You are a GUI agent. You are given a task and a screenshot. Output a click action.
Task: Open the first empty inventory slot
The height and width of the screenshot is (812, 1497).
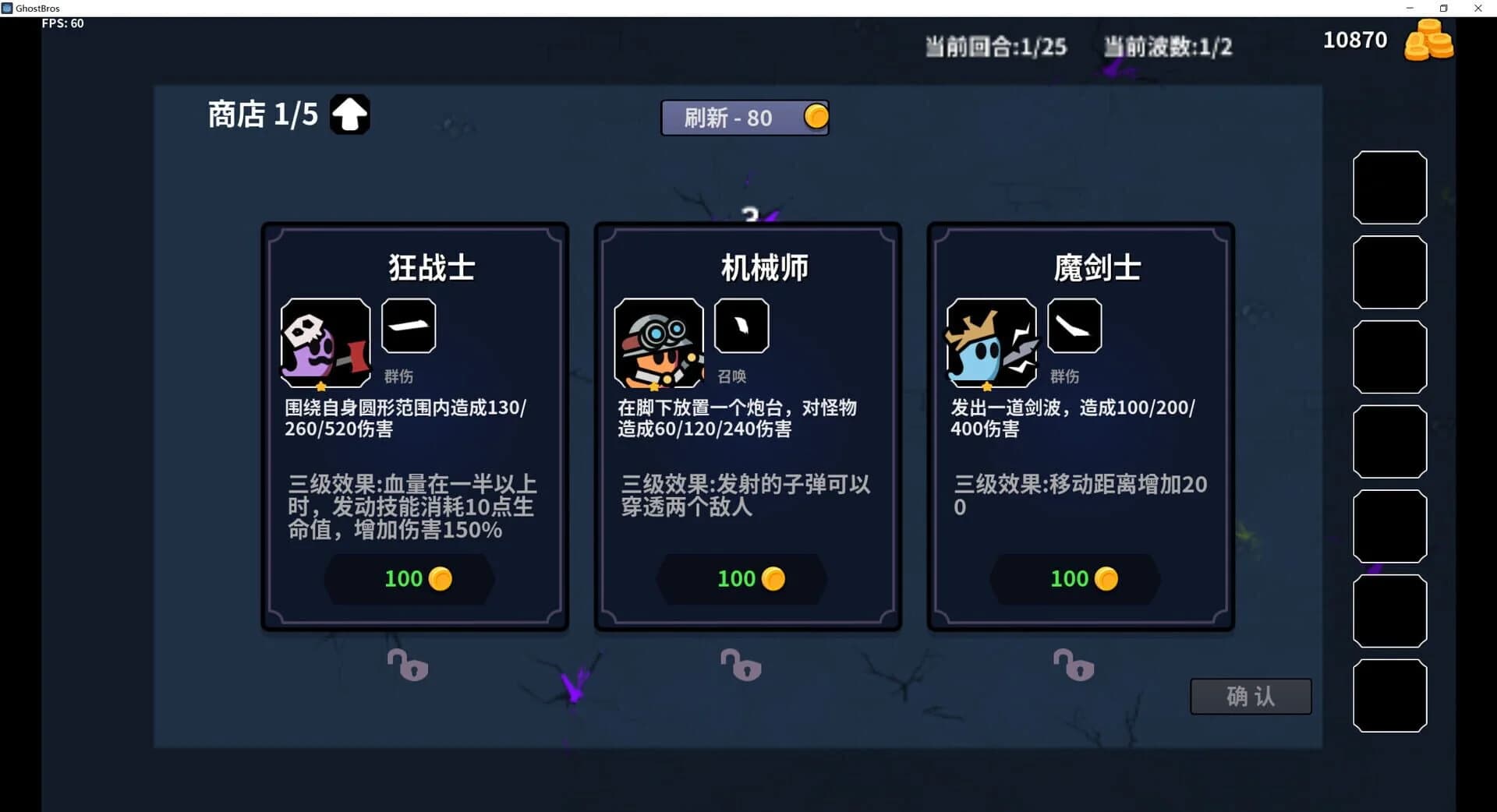click(x=1390, y=187)
